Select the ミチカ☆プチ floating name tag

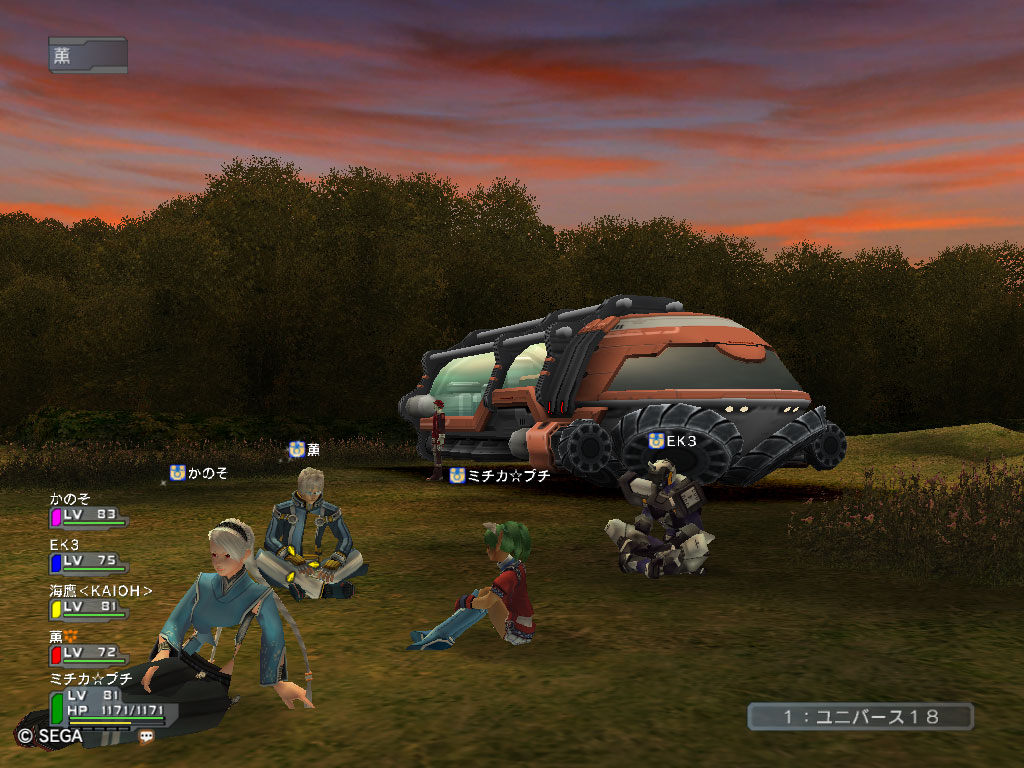[x=500, y=476]
